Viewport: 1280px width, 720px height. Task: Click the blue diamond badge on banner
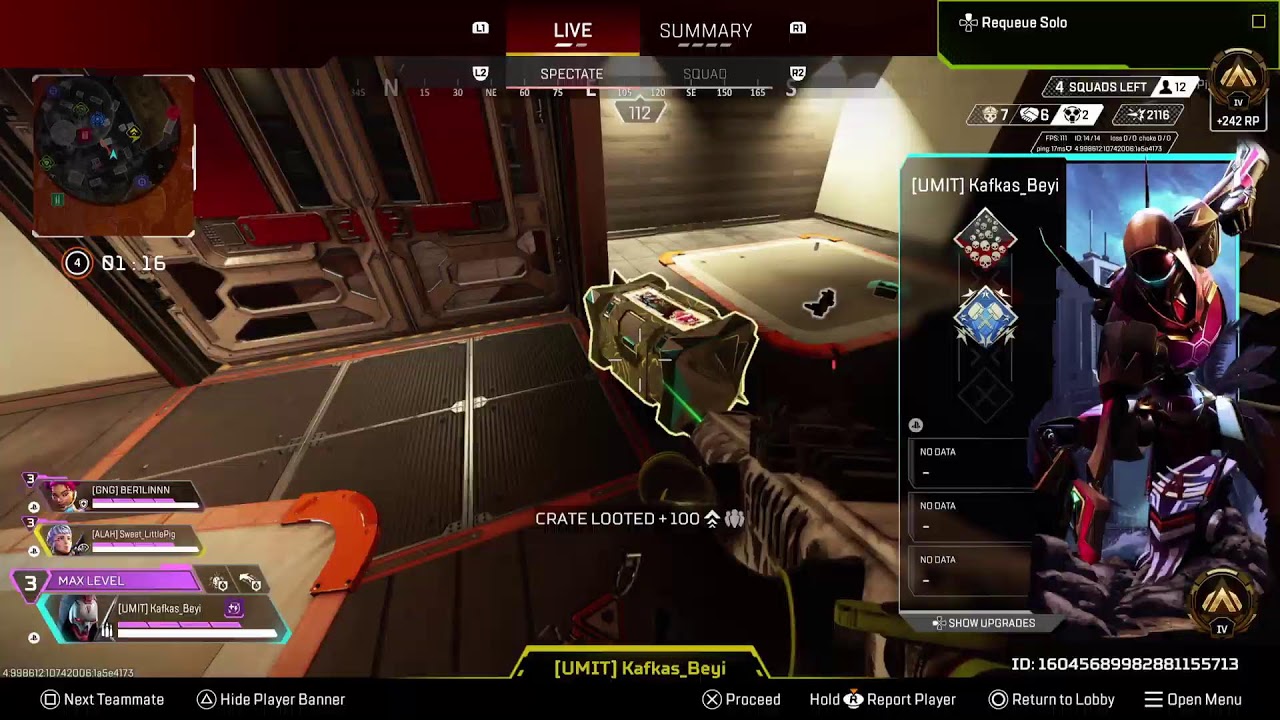pyautogui.click(x=985, y=318)
